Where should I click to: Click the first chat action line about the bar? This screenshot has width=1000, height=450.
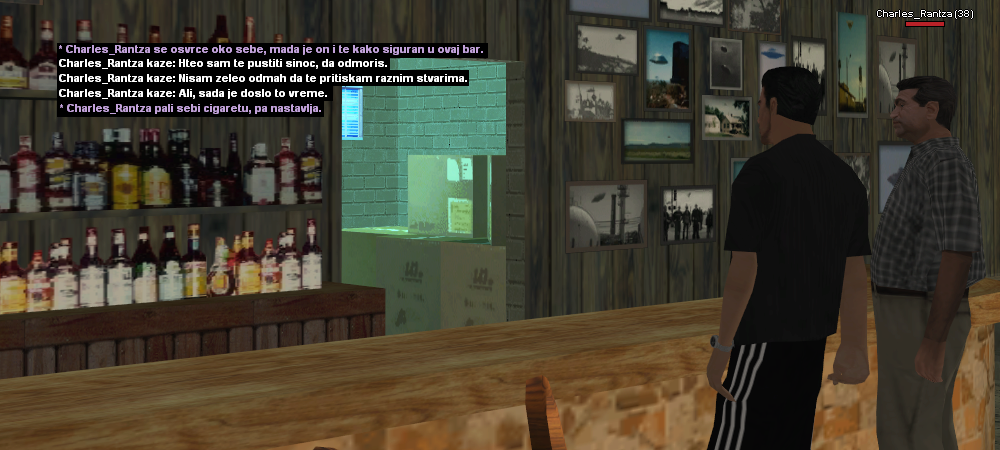pos(271,48)
